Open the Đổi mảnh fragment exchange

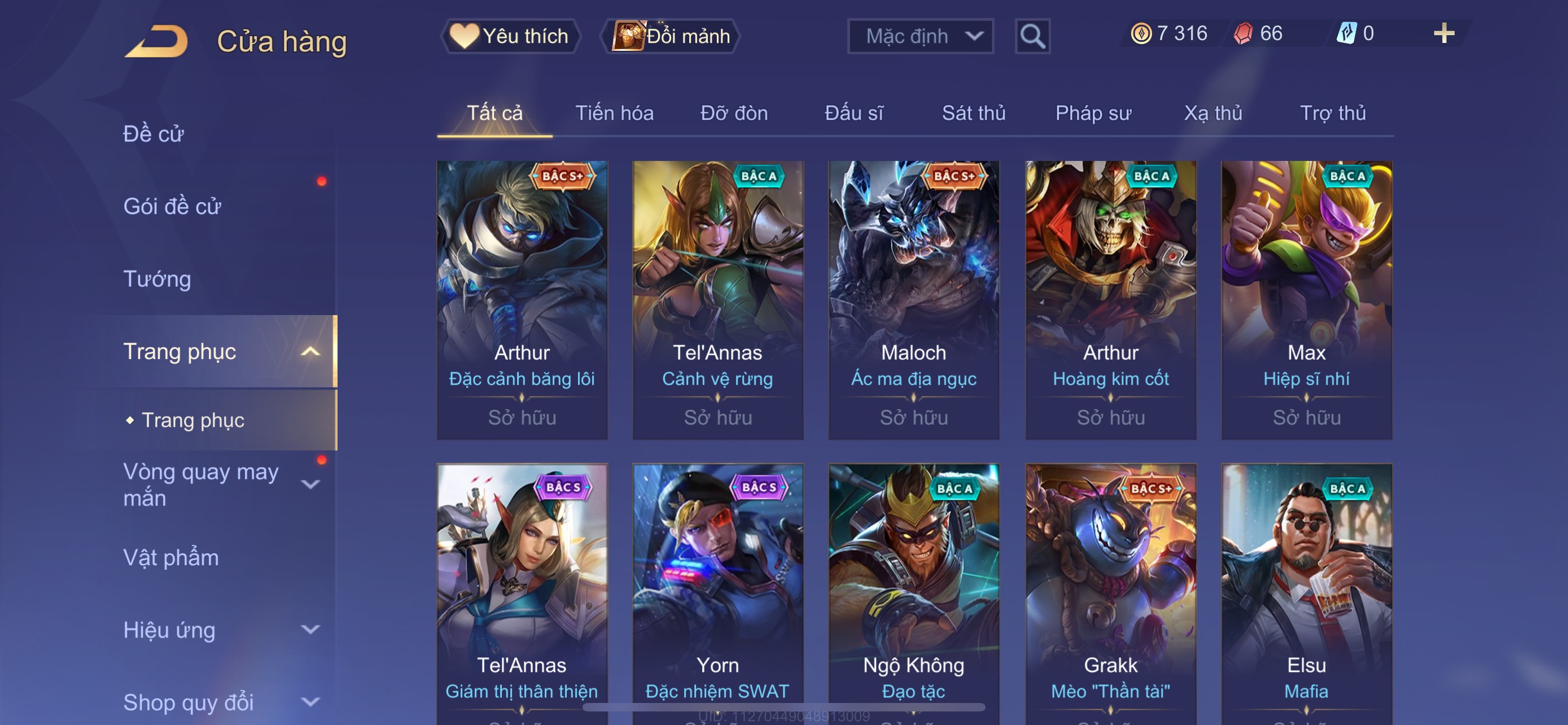coord(671,36)
